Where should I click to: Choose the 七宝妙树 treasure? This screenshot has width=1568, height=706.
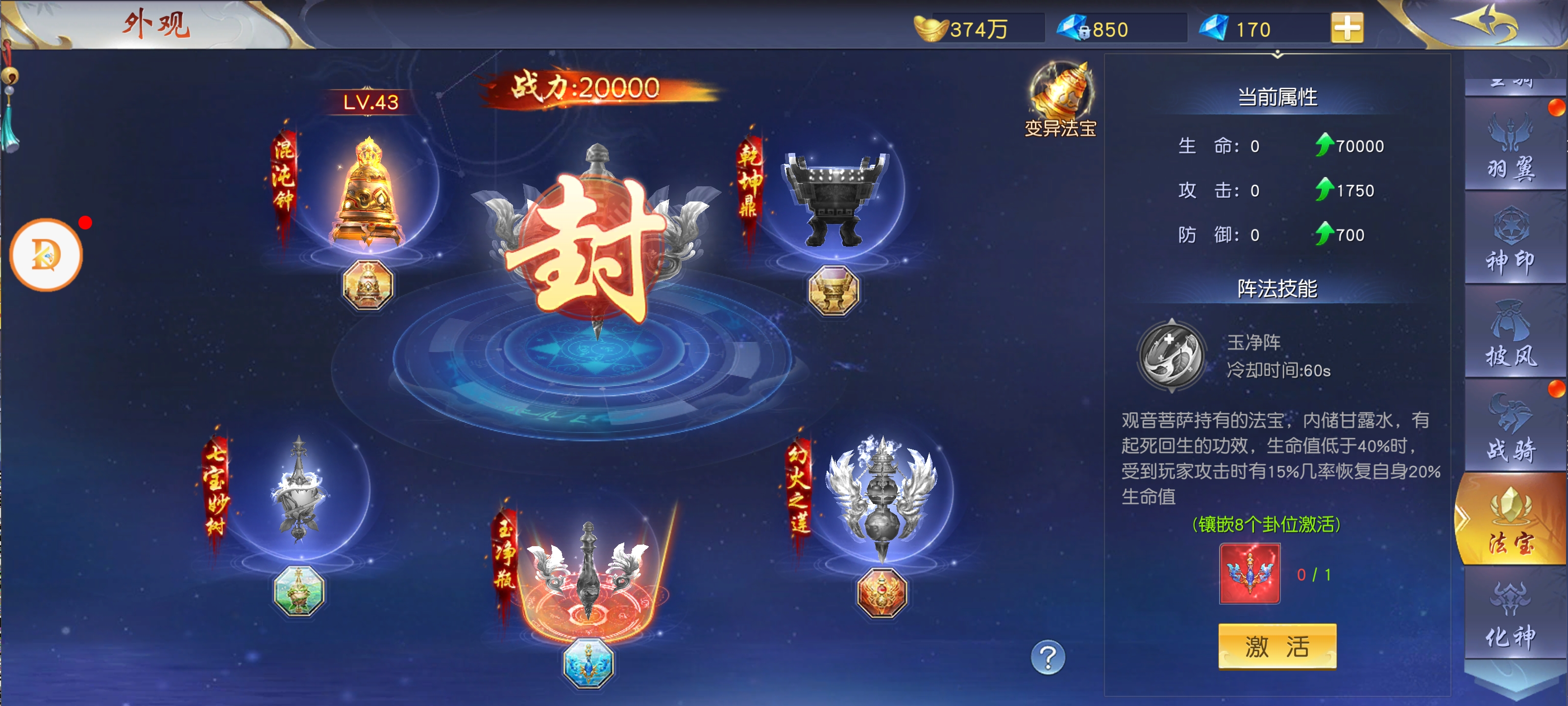pos(298,490)
